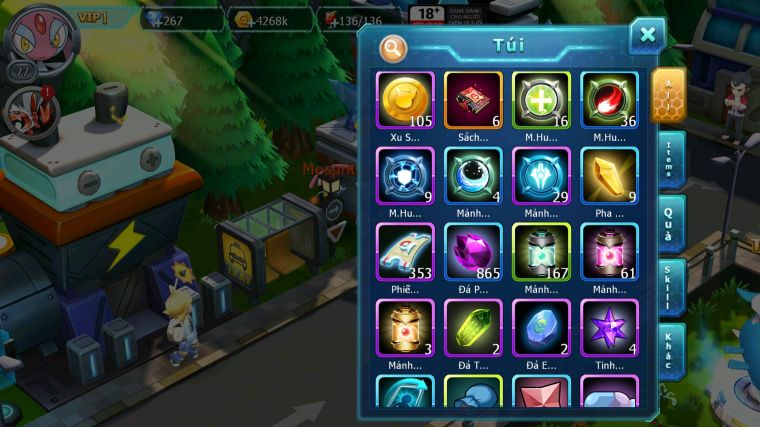Pick the red flame fragment item

(609, 100)
